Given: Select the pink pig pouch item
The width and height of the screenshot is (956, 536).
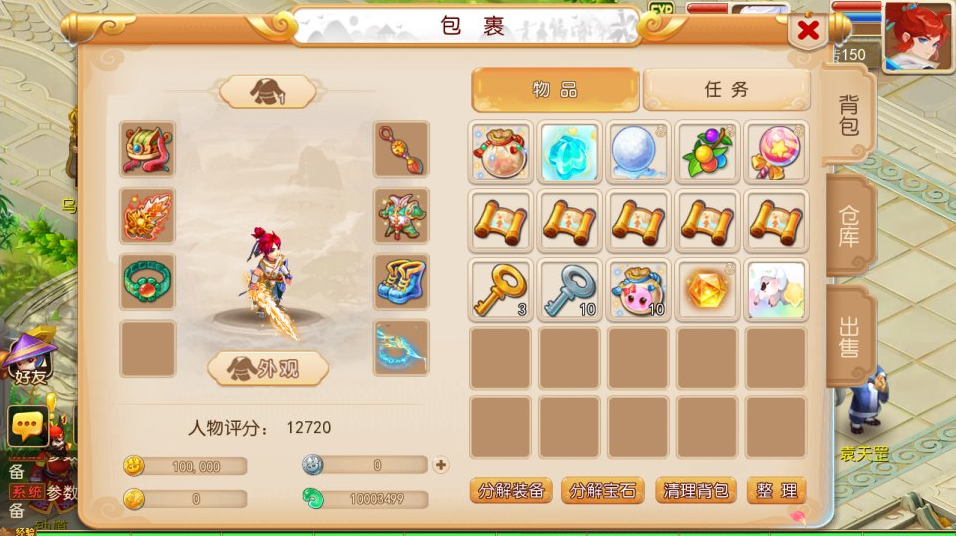Looking at the screenshot, I should 638,291.
